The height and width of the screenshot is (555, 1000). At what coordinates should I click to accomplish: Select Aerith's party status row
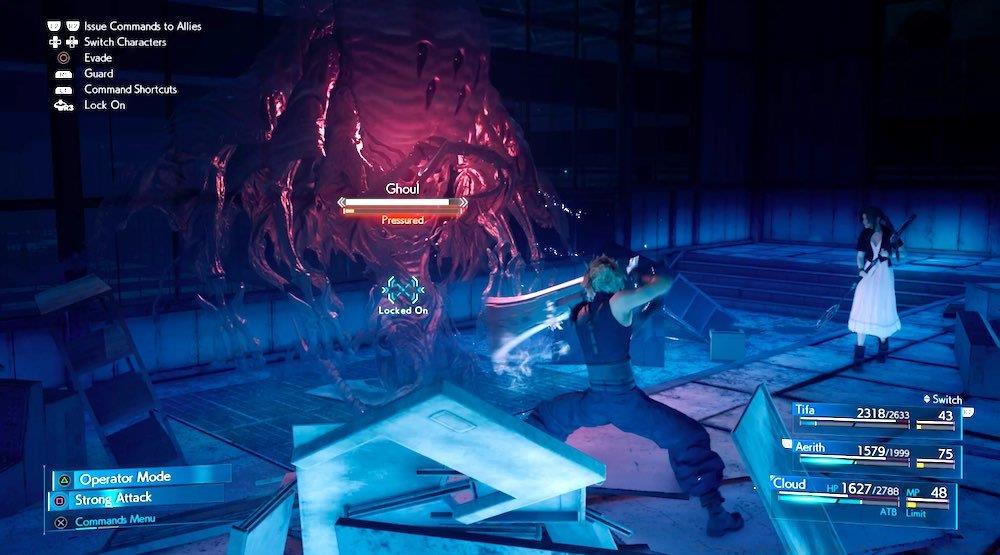pos(876,455)
